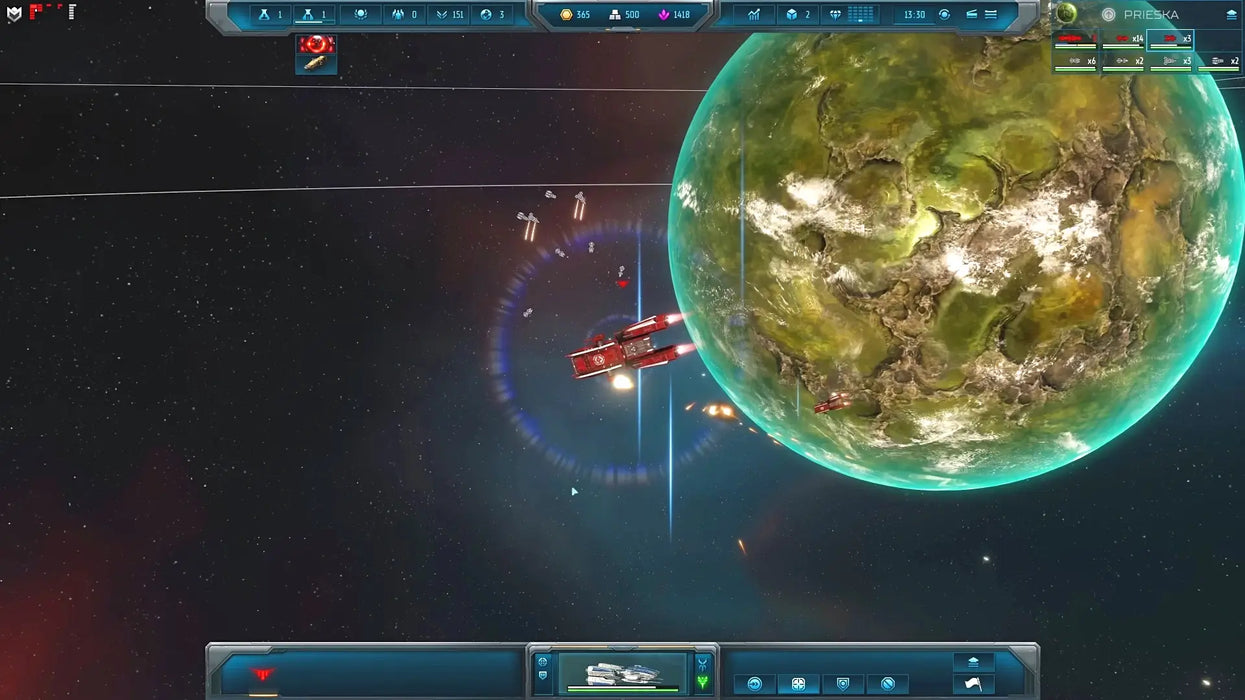The image size is (1245, 700).
Task: Choose the shield stance command button
Action: coord(843,684)
